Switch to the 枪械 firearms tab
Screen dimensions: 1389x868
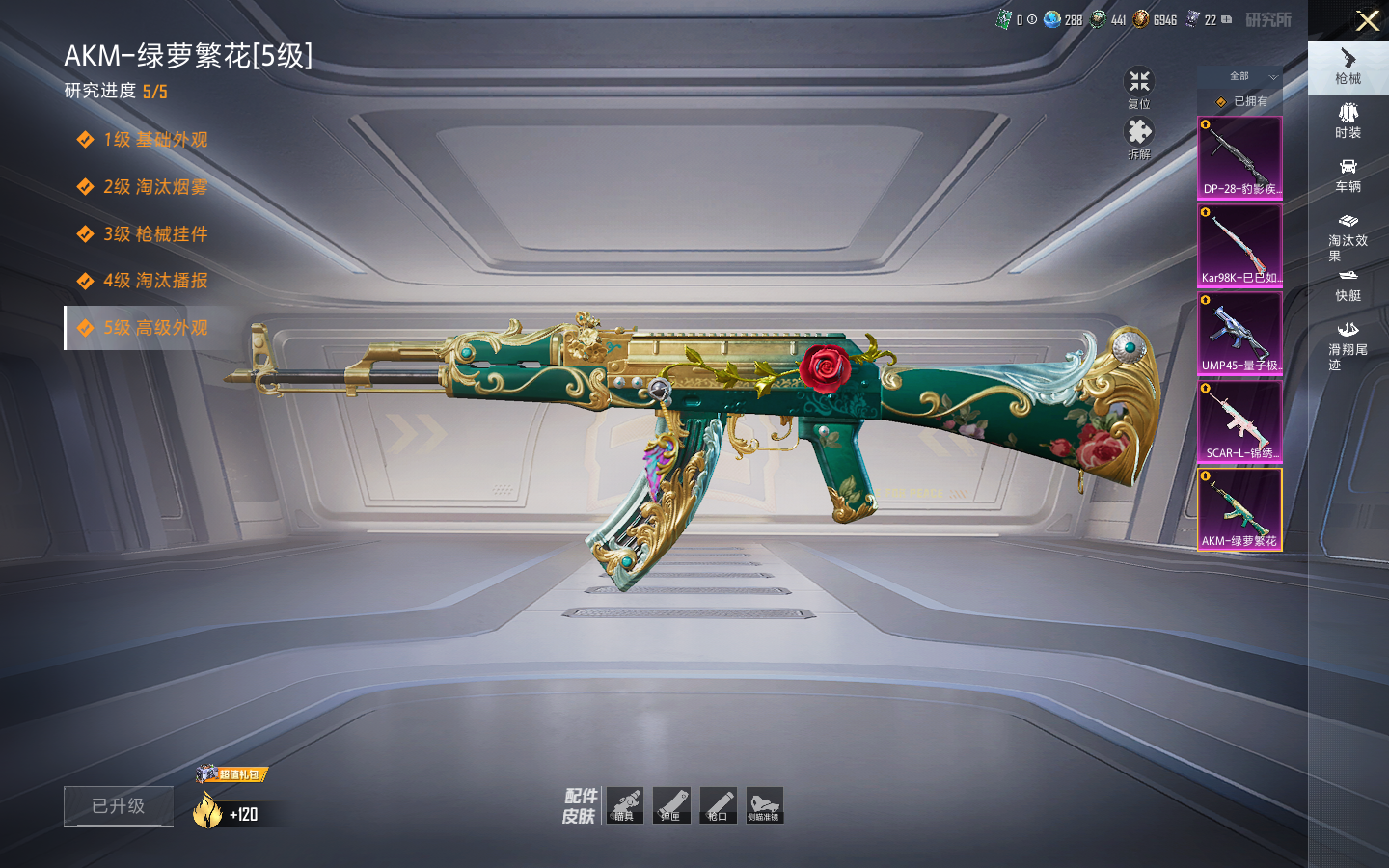pyautogui.click(x=1348, y=67)
